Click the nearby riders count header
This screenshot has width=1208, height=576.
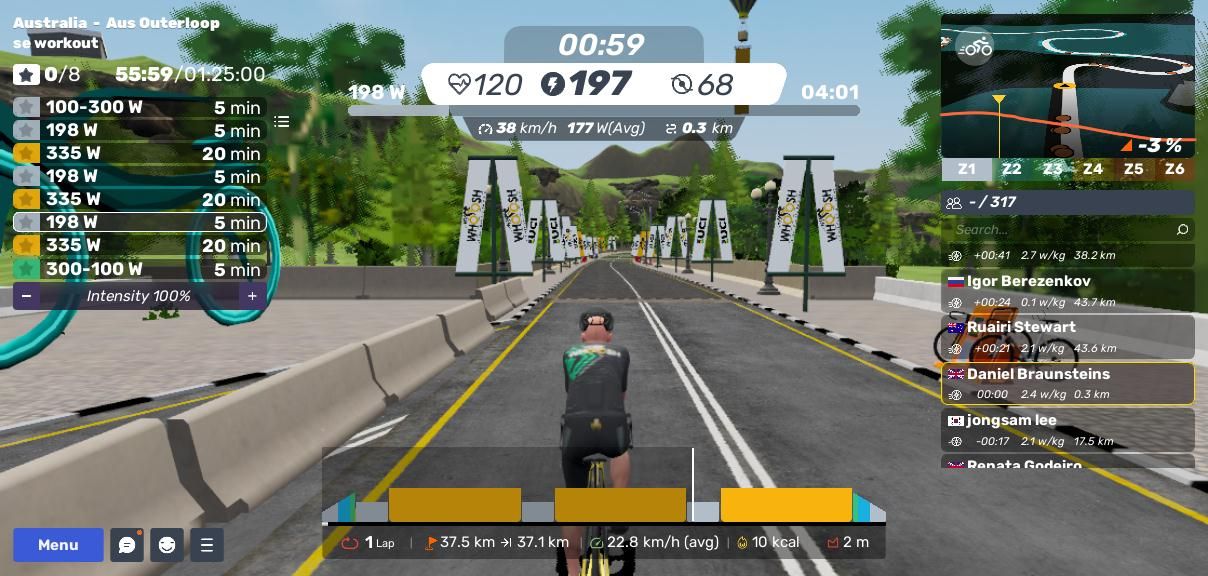coord(1067,202)
